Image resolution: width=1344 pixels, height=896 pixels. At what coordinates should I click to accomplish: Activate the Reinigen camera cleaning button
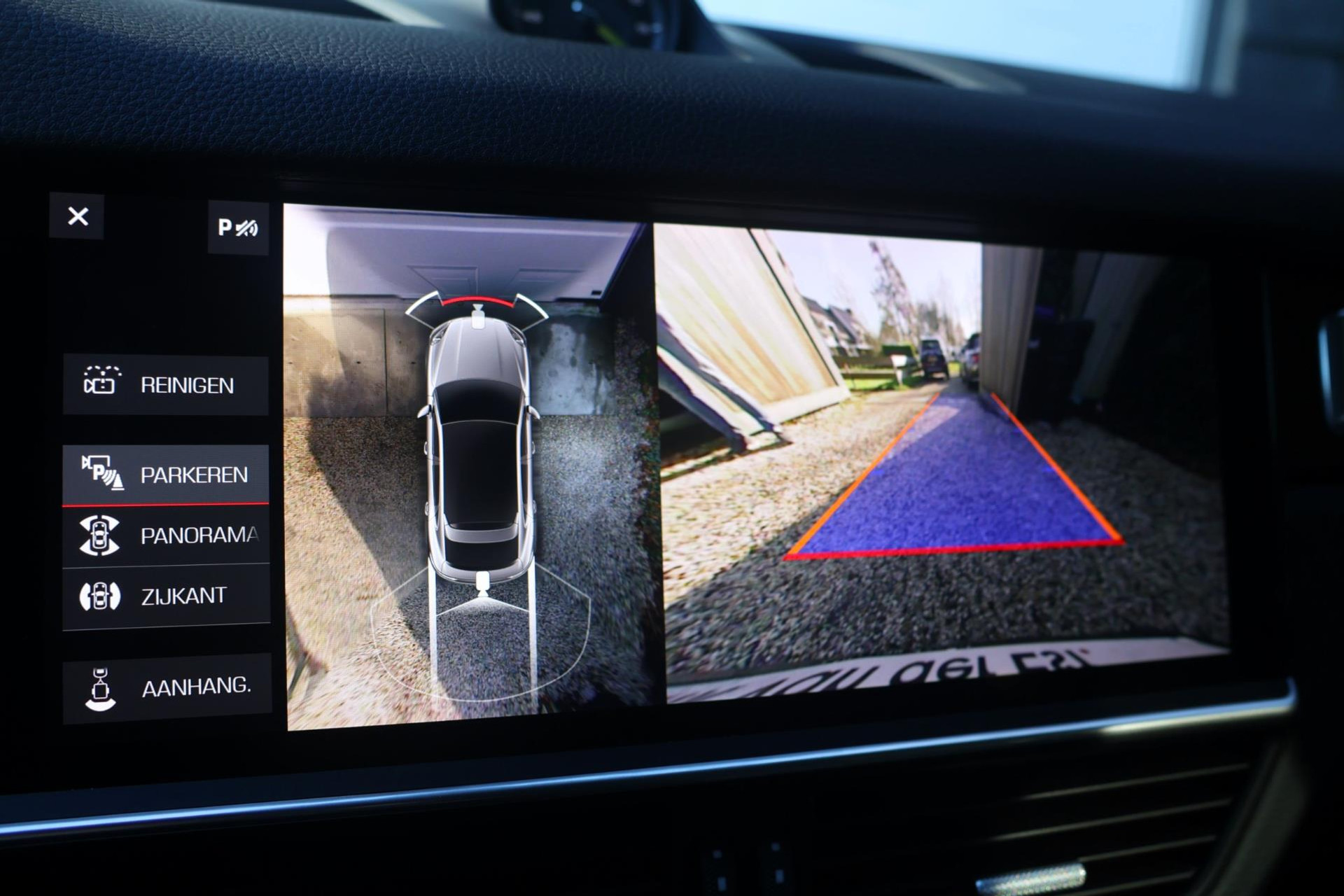point(166,385)
